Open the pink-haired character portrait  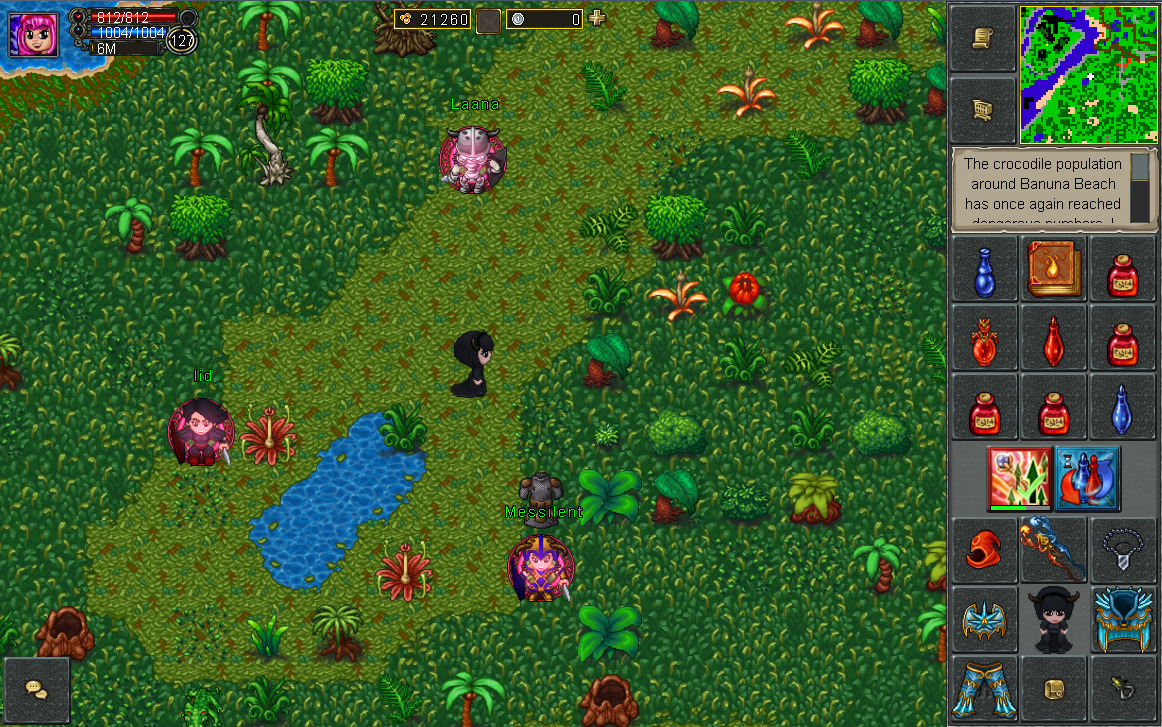pyautogui.click(x=34, y=32)
